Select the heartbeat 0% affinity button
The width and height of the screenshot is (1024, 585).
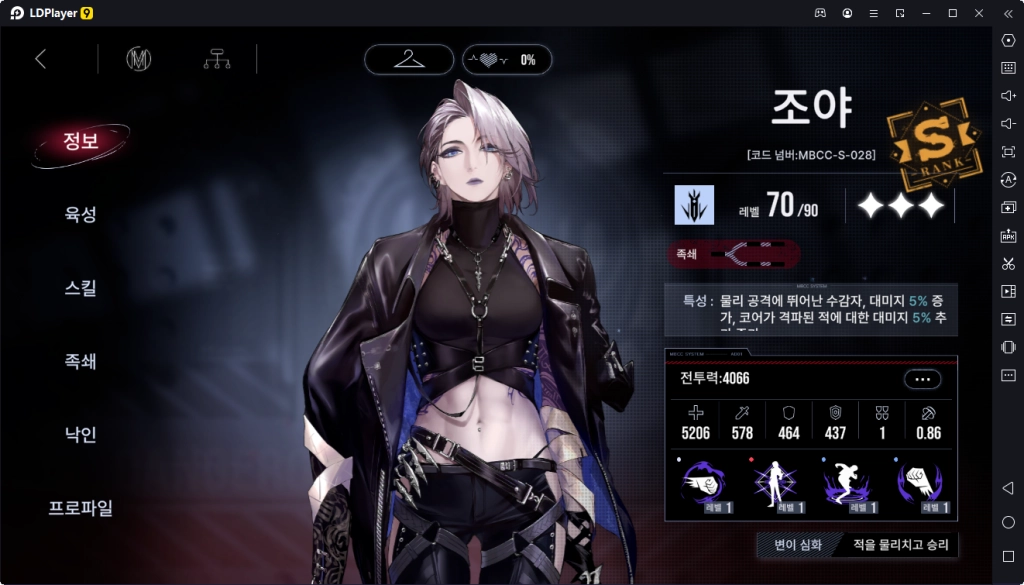[x=505, y=60]
